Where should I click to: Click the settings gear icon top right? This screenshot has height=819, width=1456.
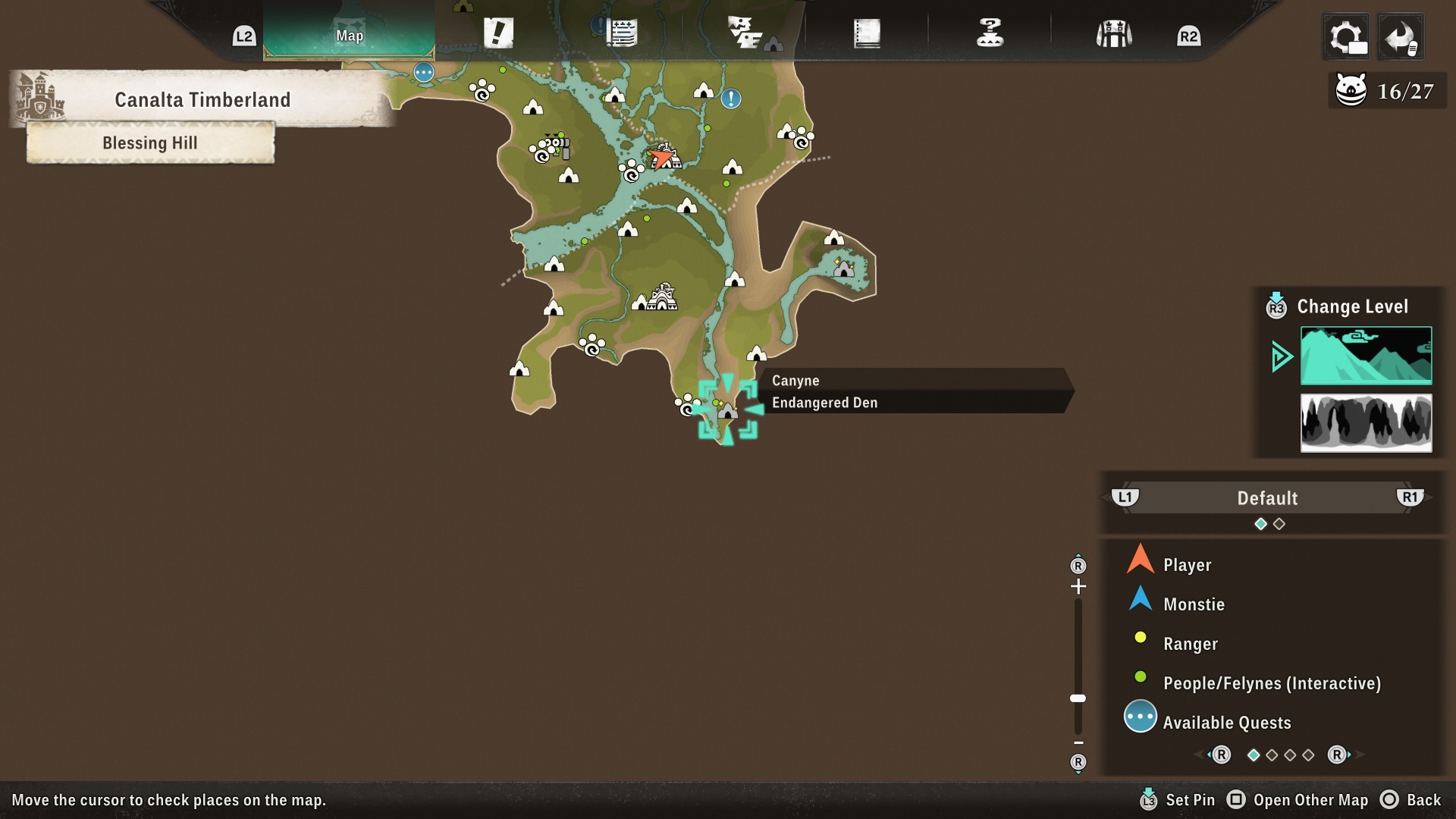[1345, 36]
